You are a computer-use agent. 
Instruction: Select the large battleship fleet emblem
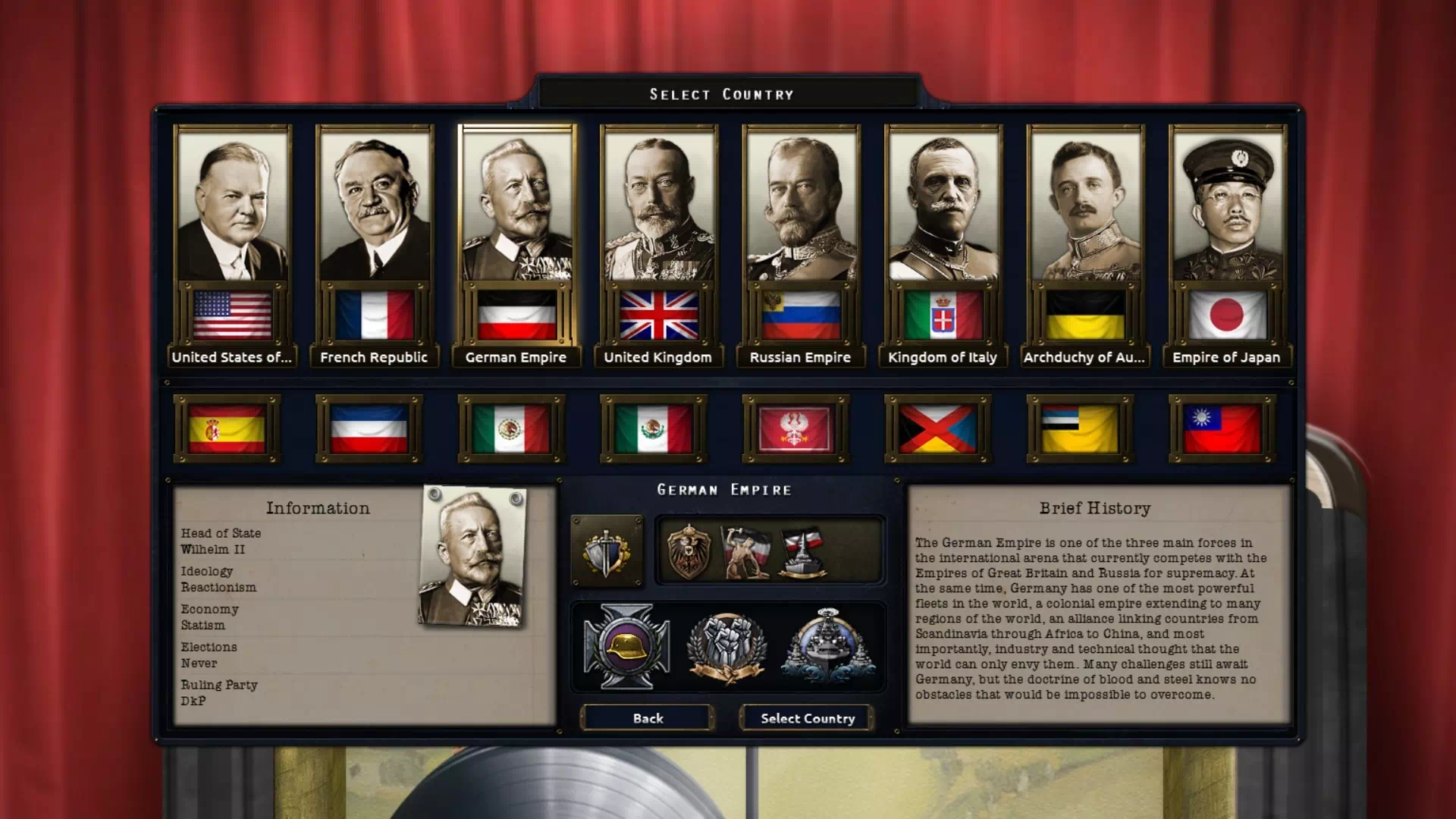[x=828, y=646]
